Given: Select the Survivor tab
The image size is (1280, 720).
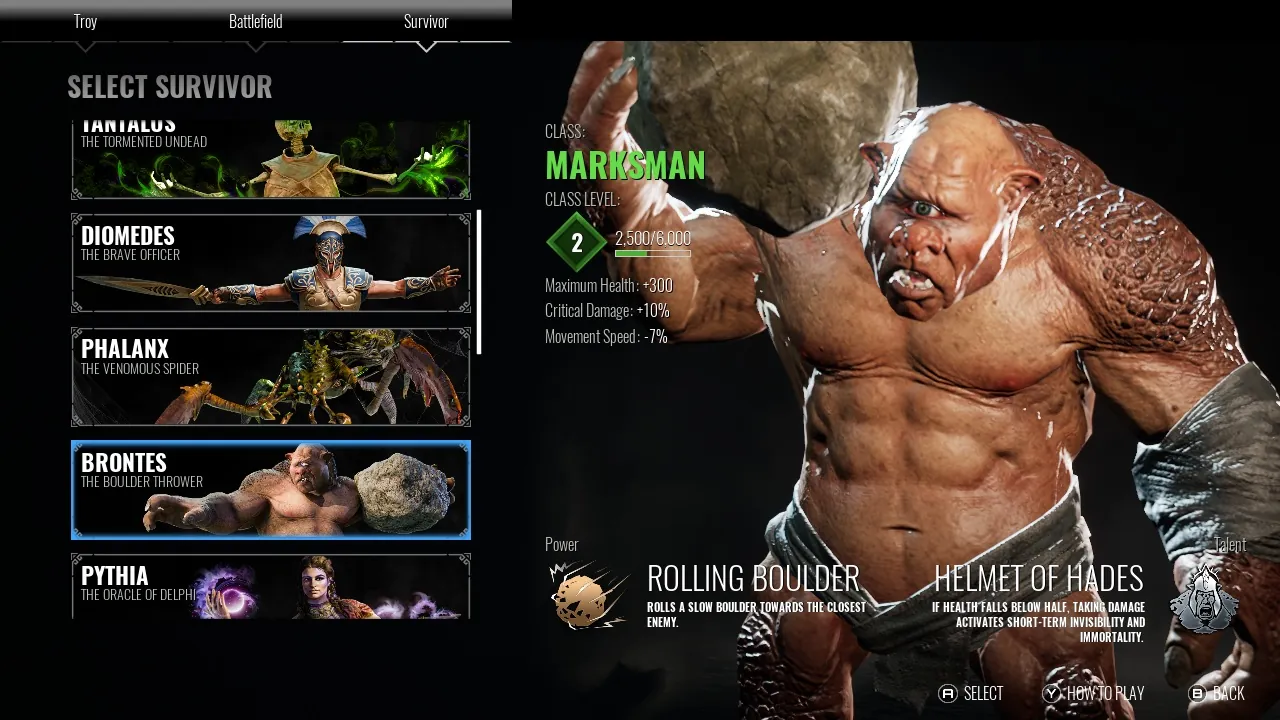Looking at the screenshot, I should [426, 21].
